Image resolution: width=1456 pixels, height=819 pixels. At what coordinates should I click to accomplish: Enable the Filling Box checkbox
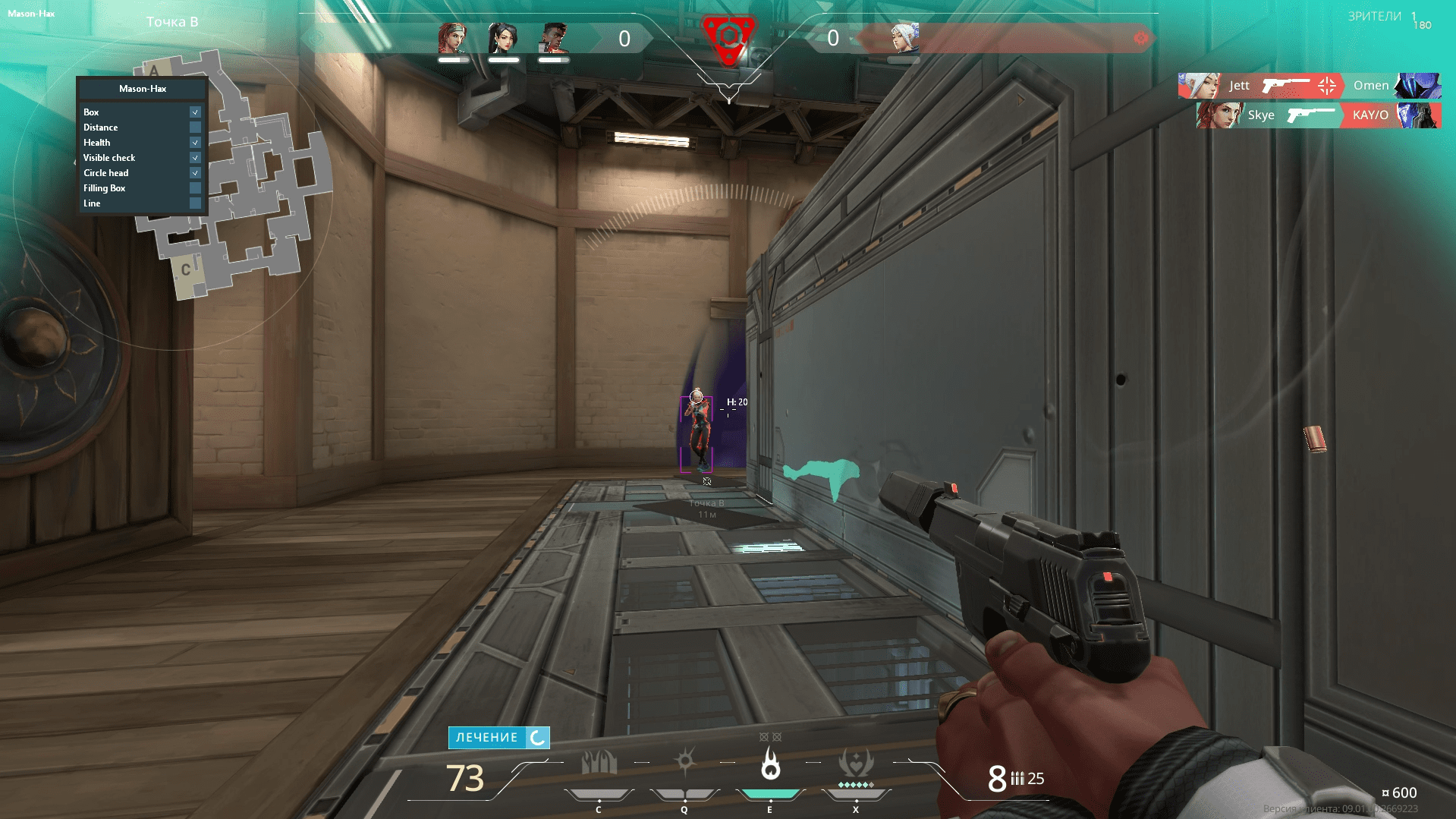point(195,188)
